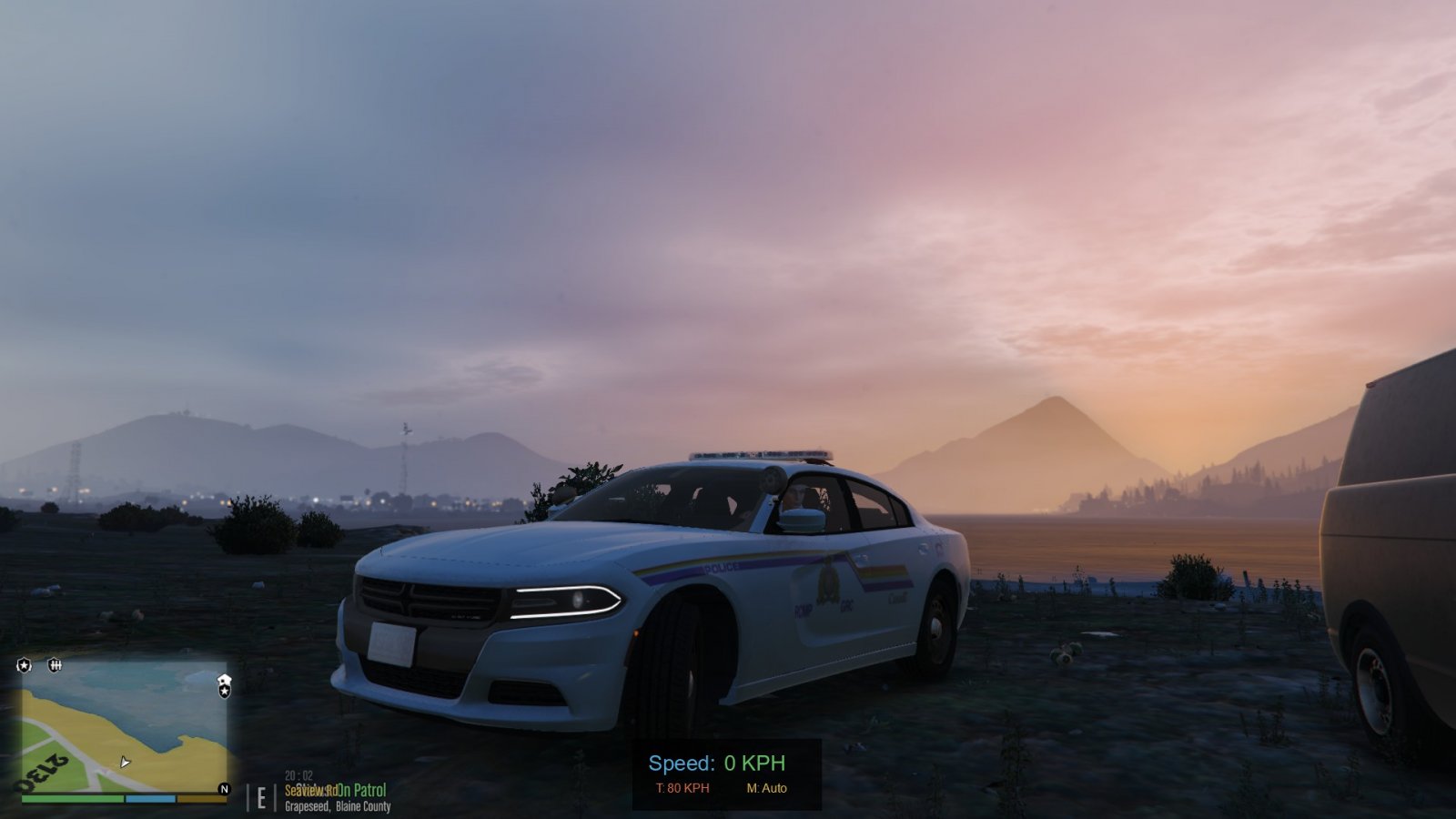The height and width of the screenshot is (819, 1456).
Task: Select the prison bars blip on the minimap
Action: pyautogui.click(x=55, y=666)
